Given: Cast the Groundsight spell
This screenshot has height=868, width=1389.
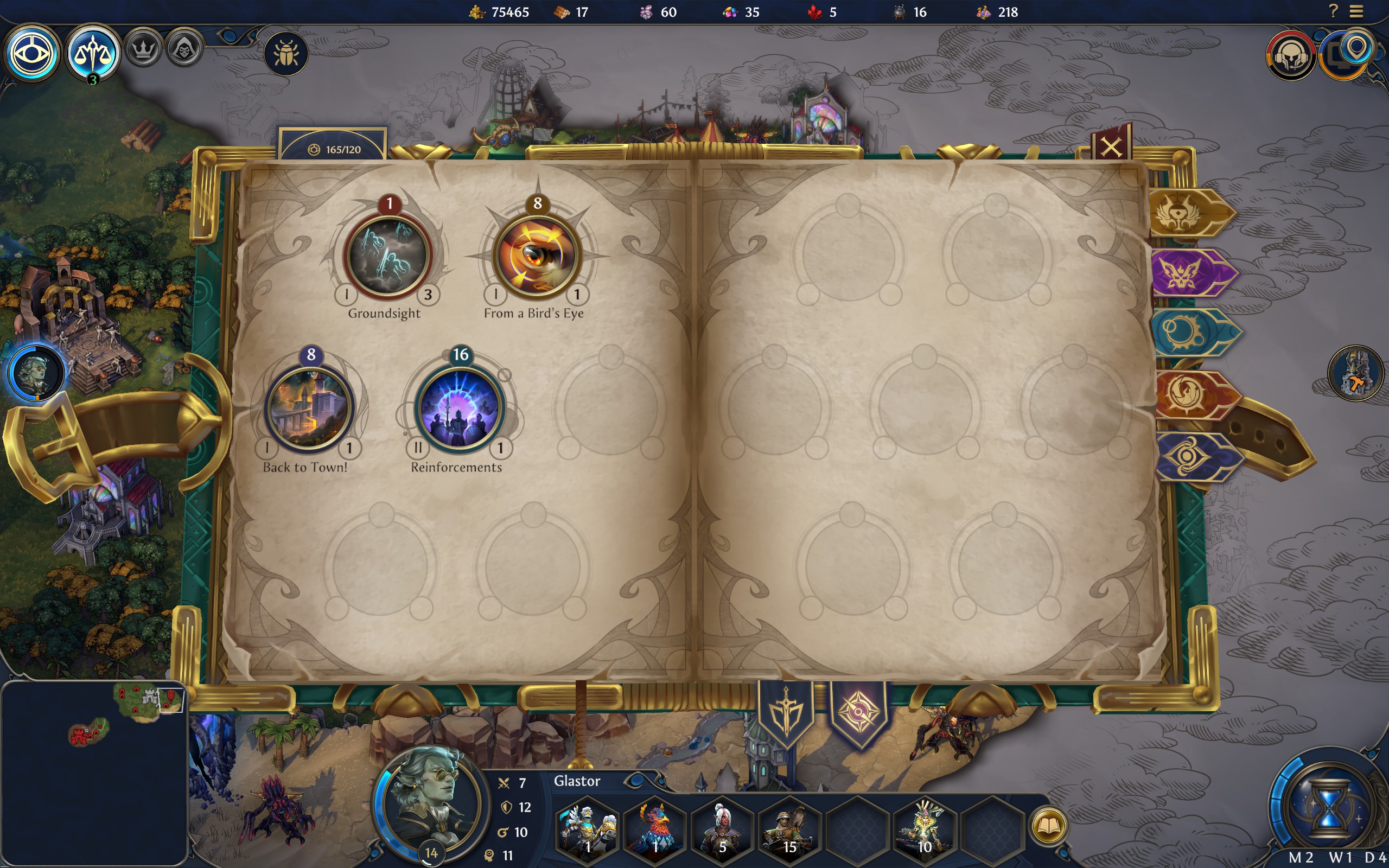Looking at the screenshot, I should (x=387, y=256).
